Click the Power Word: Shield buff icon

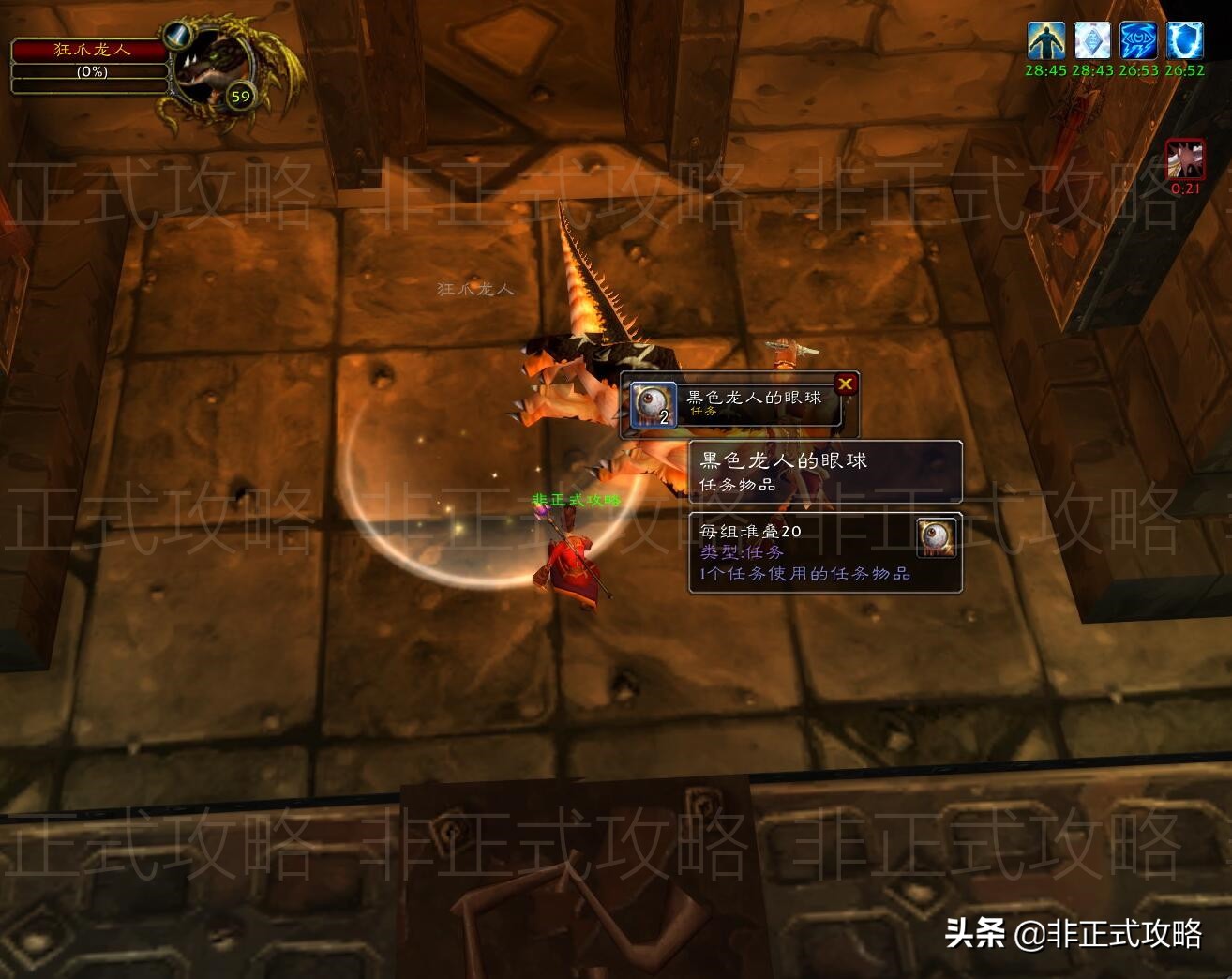pos(1183,40)
